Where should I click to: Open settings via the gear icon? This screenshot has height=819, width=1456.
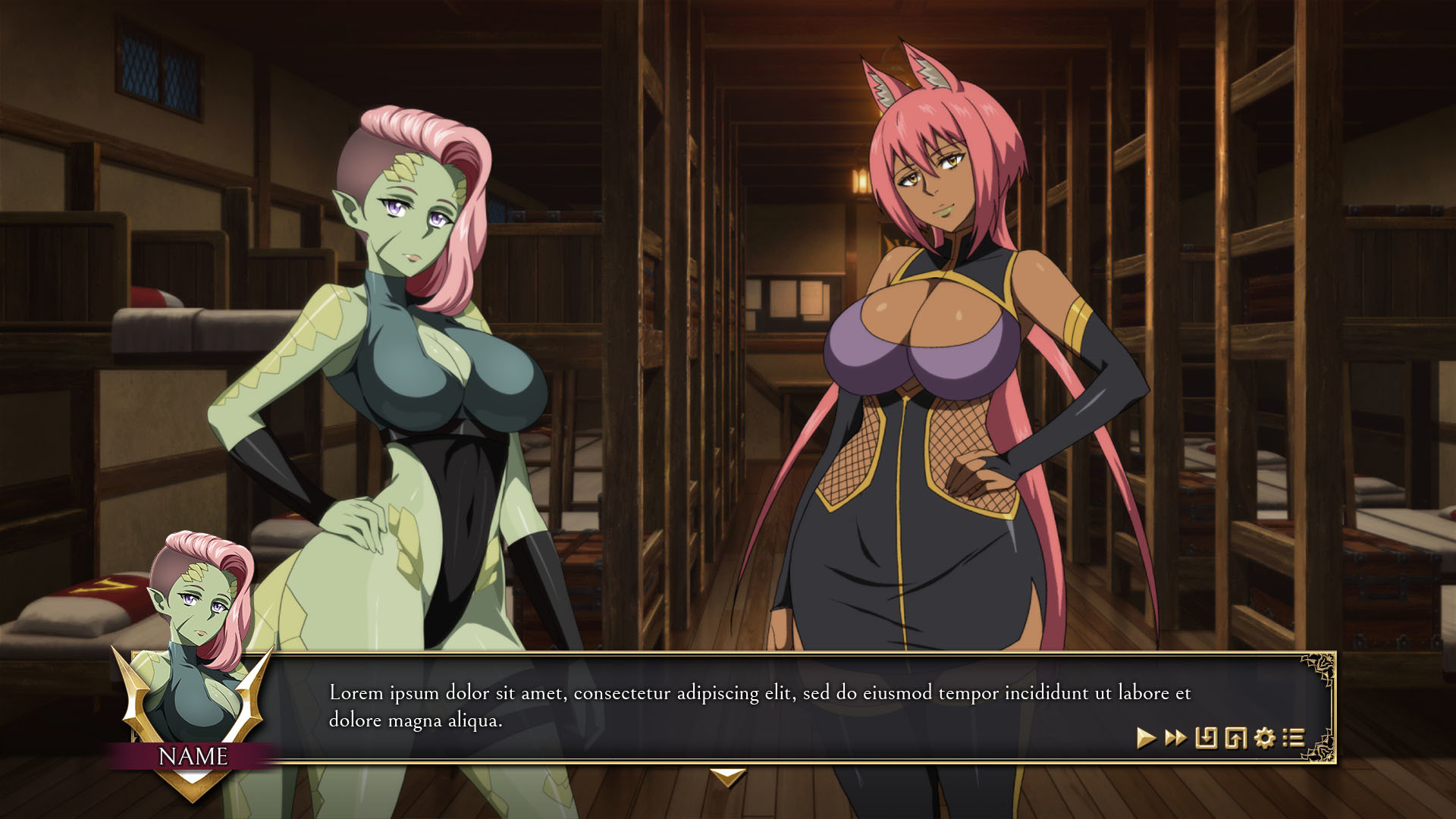coord(1265,738)
